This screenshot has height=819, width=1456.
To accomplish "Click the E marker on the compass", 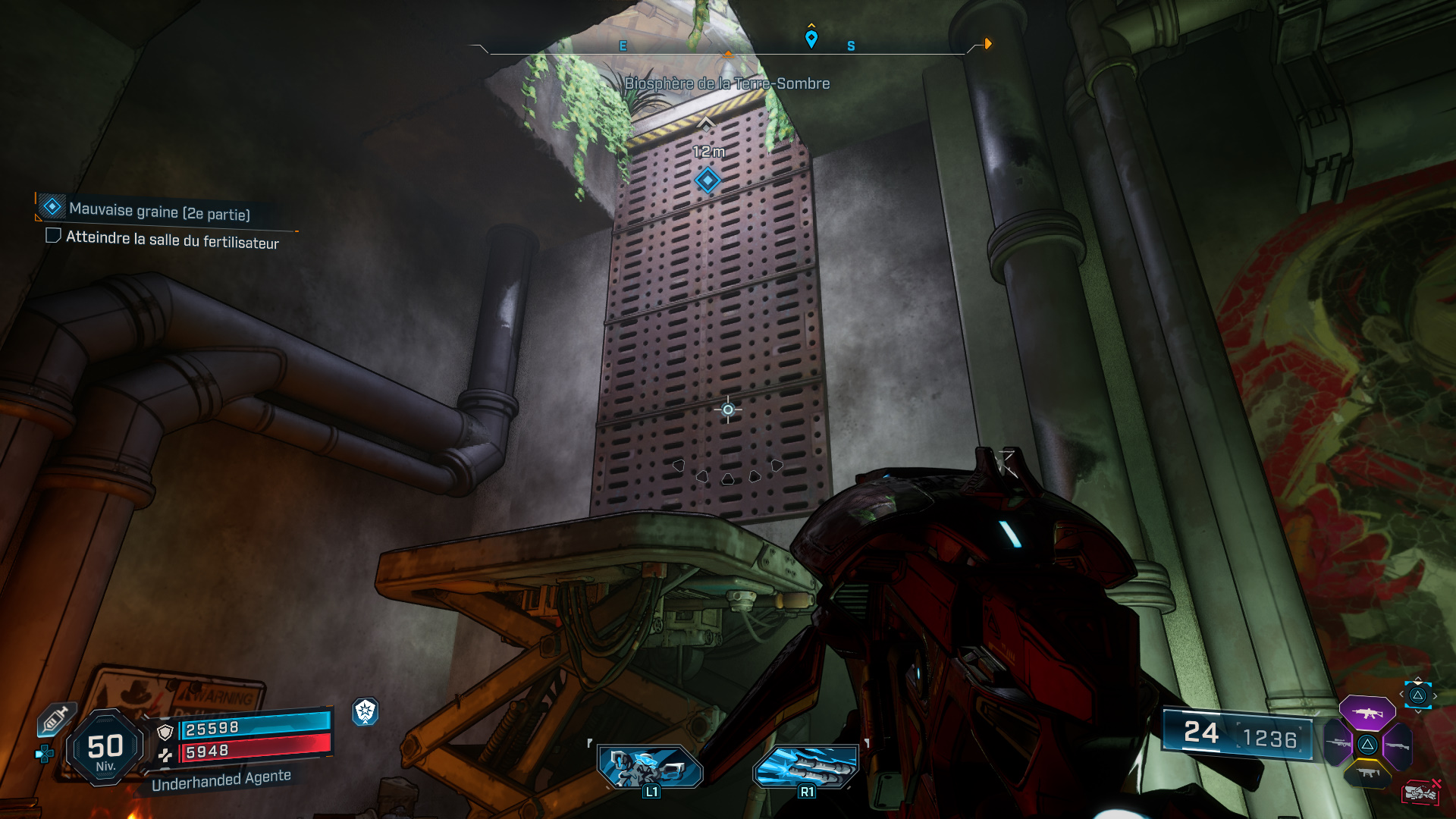I will coord(623,45).
